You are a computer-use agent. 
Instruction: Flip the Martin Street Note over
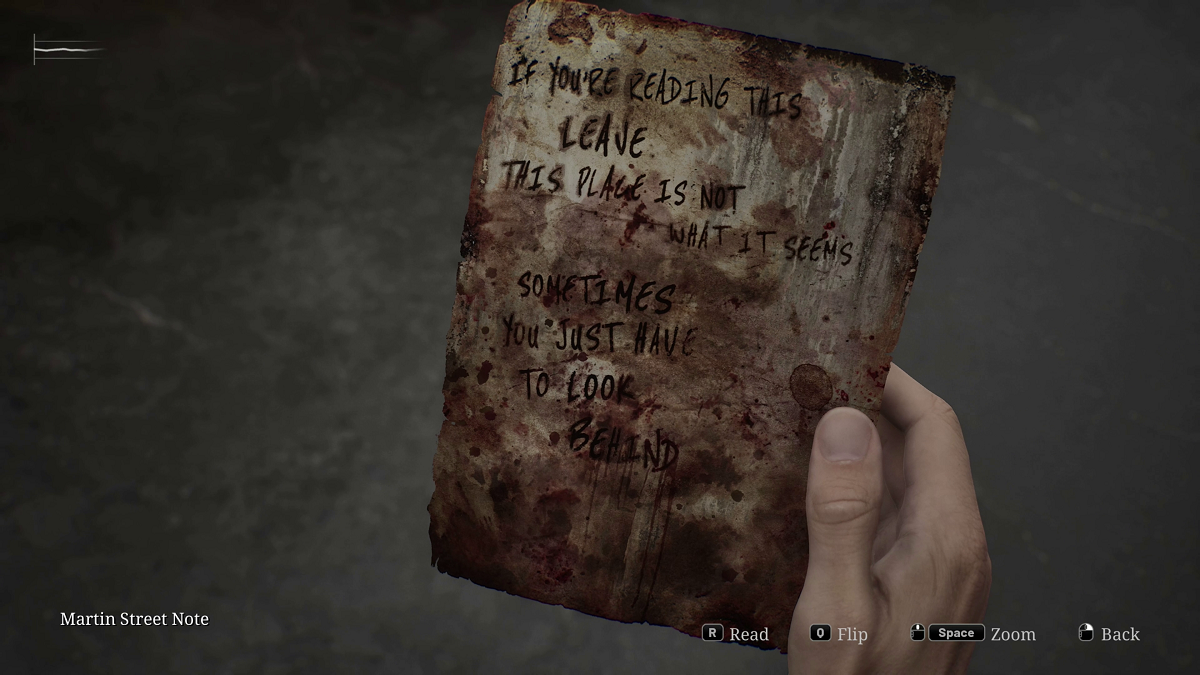[x=839, y=634]
